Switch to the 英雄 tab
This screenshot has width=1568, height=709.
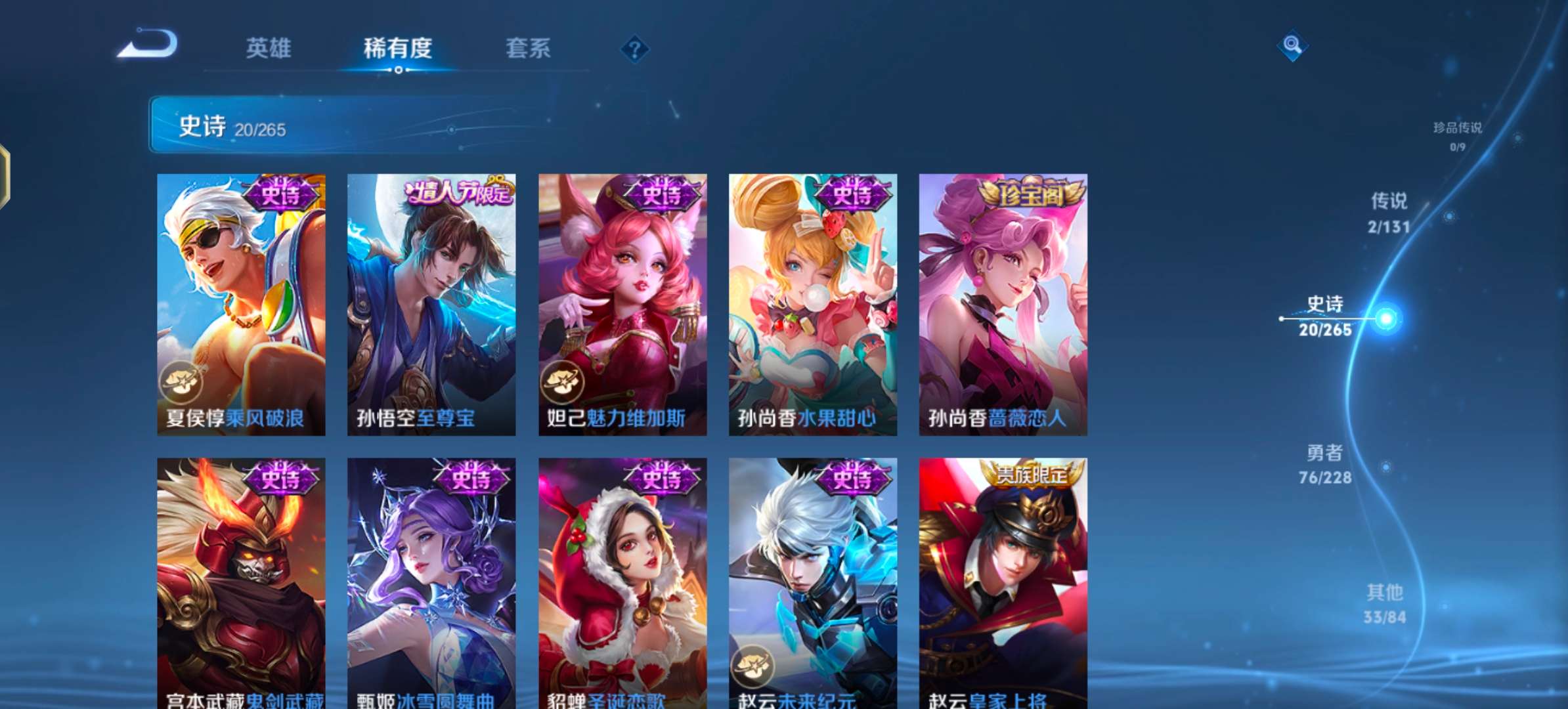[x=269, y=49]
